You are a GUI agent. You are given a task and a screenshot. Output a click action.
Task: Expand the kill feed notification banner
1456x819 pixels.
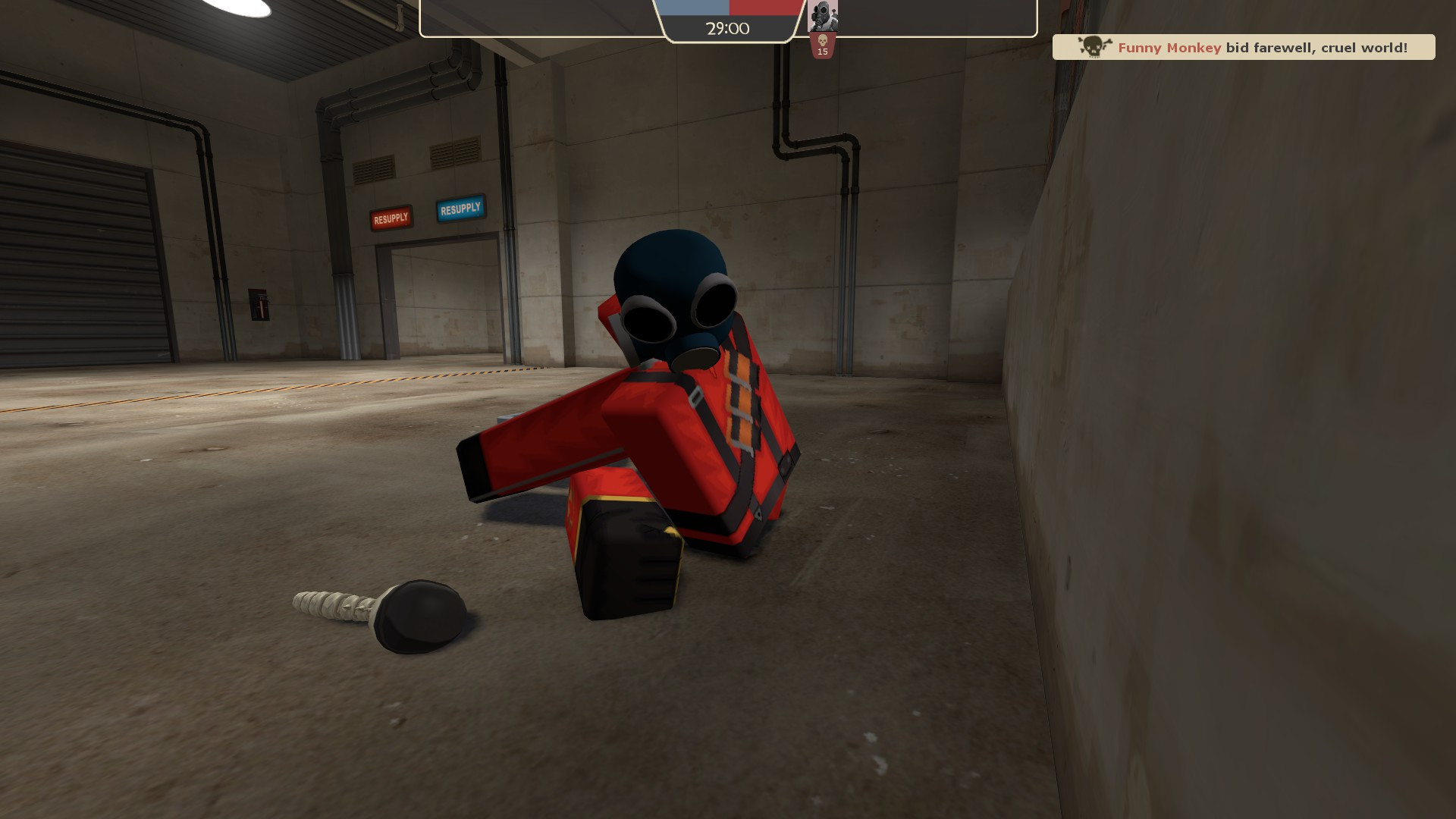[1244, 47]
